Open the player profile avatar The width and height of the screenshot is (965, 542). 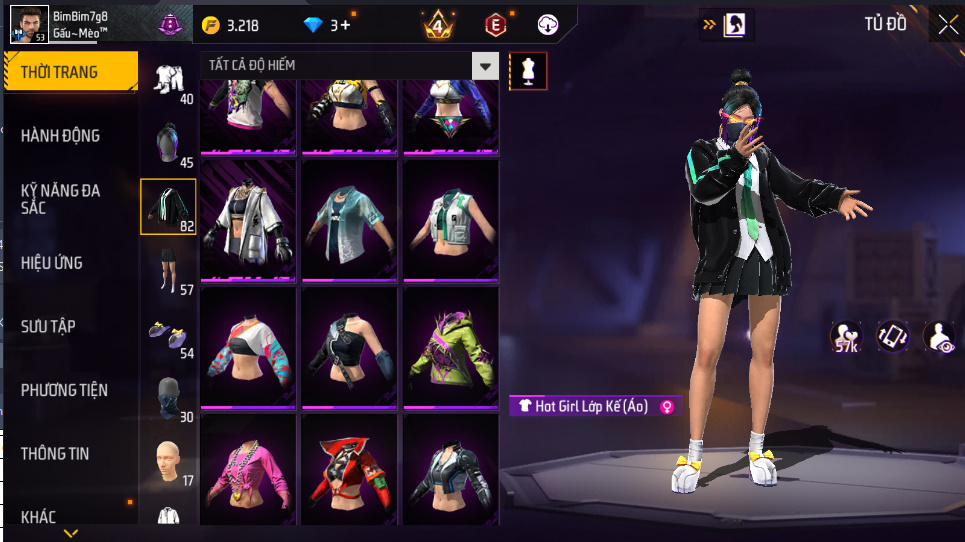(x=29, y=24)
